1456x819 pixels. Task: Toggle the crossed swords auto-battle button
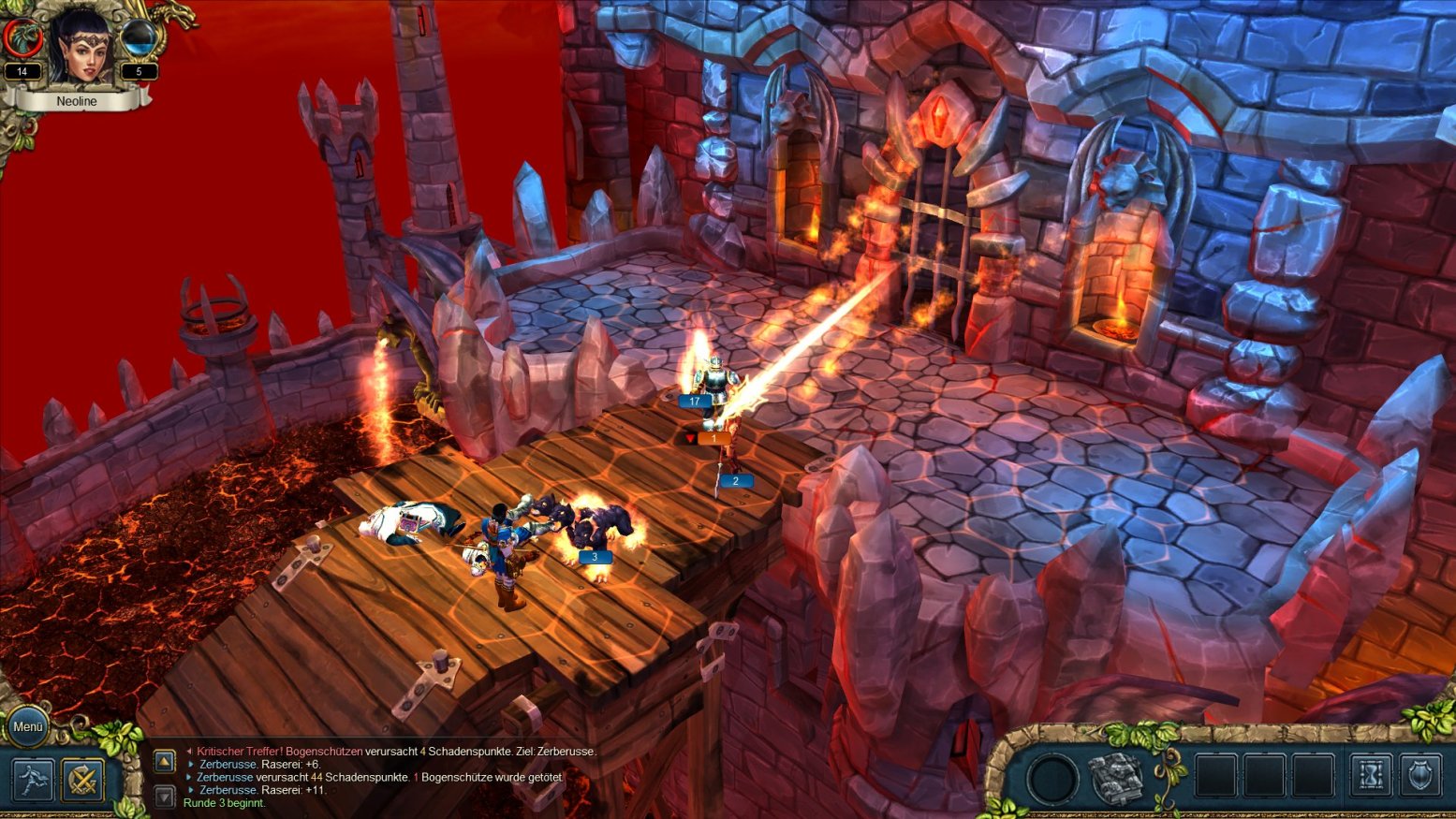[82, 779]
